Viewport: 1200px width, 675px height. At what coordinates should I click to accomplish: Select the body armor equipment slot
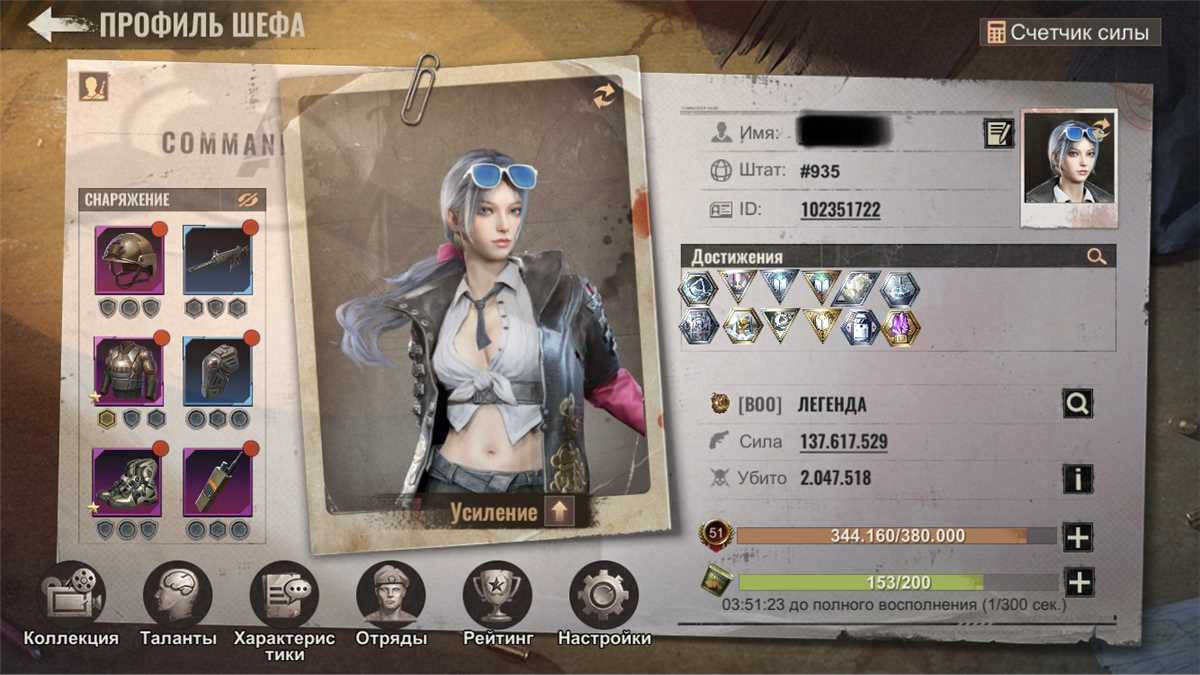129,371
